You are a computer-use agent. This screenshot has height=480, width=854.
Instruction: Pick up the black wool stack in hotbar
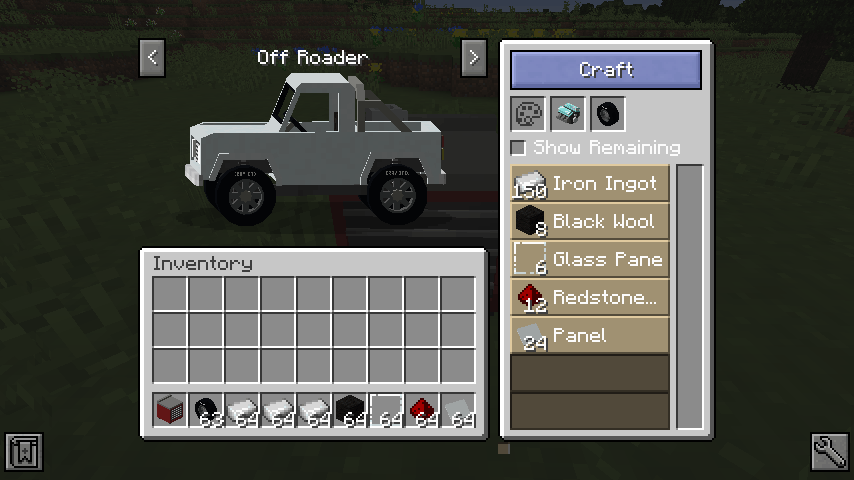(350, 410)
